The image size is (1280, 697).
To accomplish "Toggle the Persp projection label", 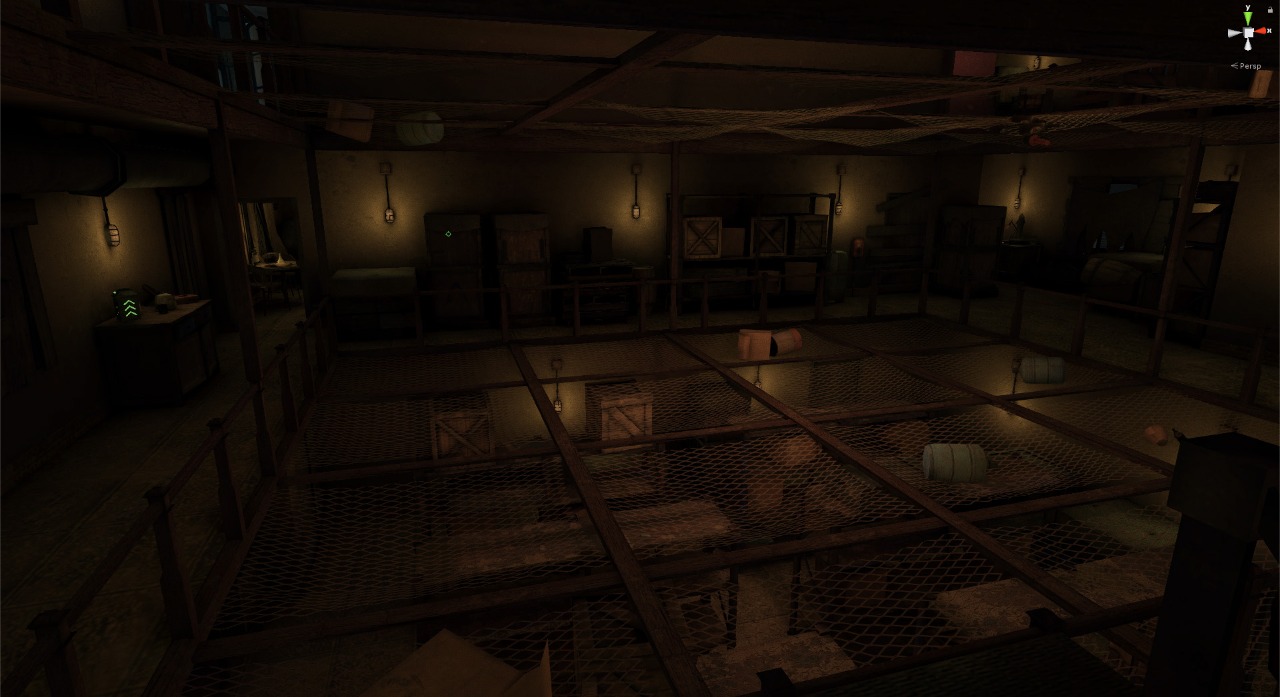I will tap(1250, 66).
